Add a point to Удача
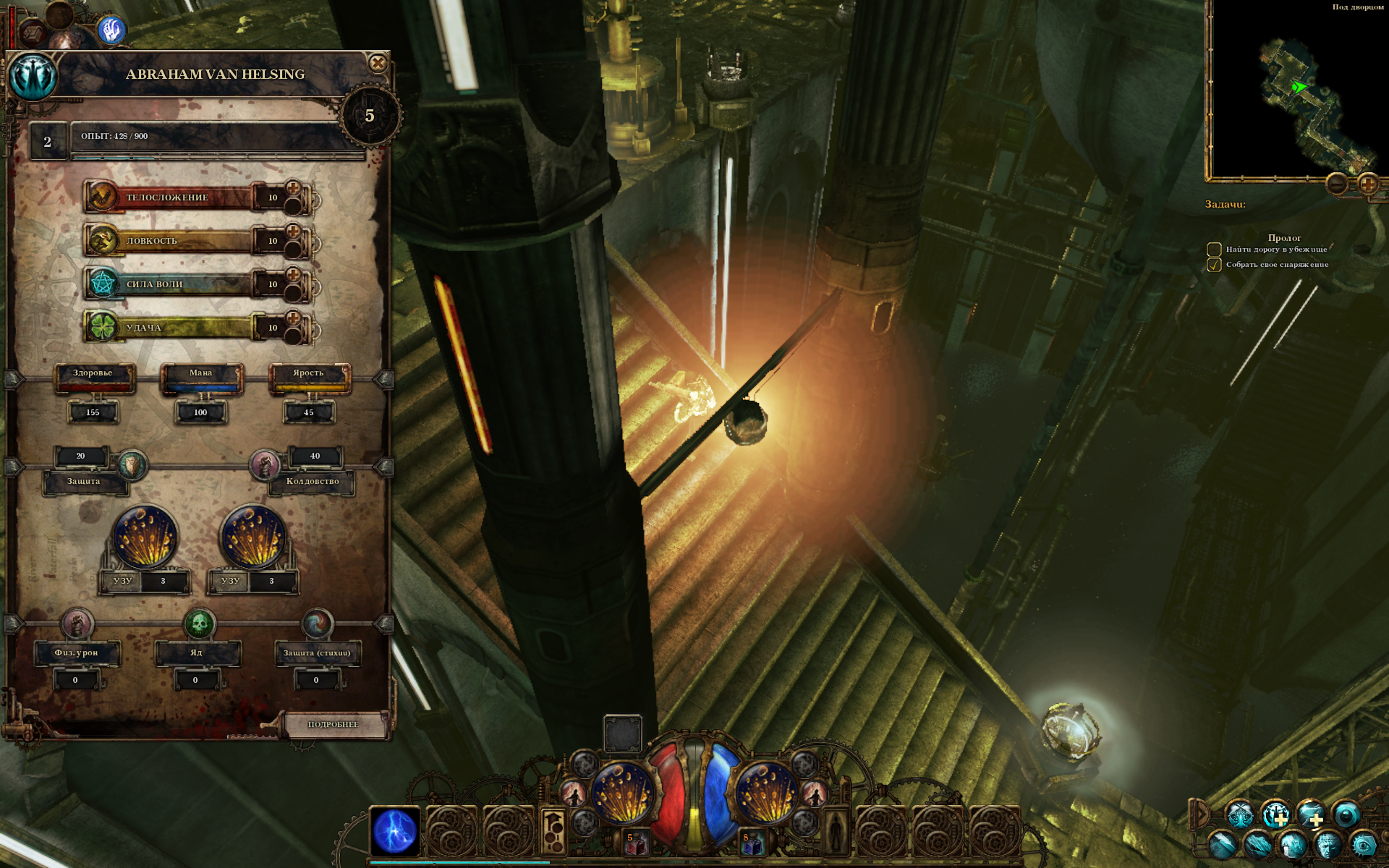 pos(293,319)
